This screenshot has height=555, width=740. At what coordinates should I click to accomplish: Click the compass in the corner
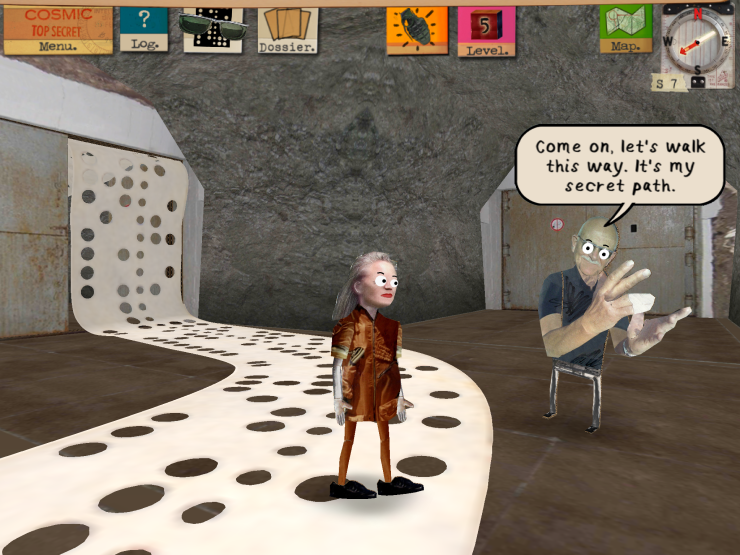point(697,43)
